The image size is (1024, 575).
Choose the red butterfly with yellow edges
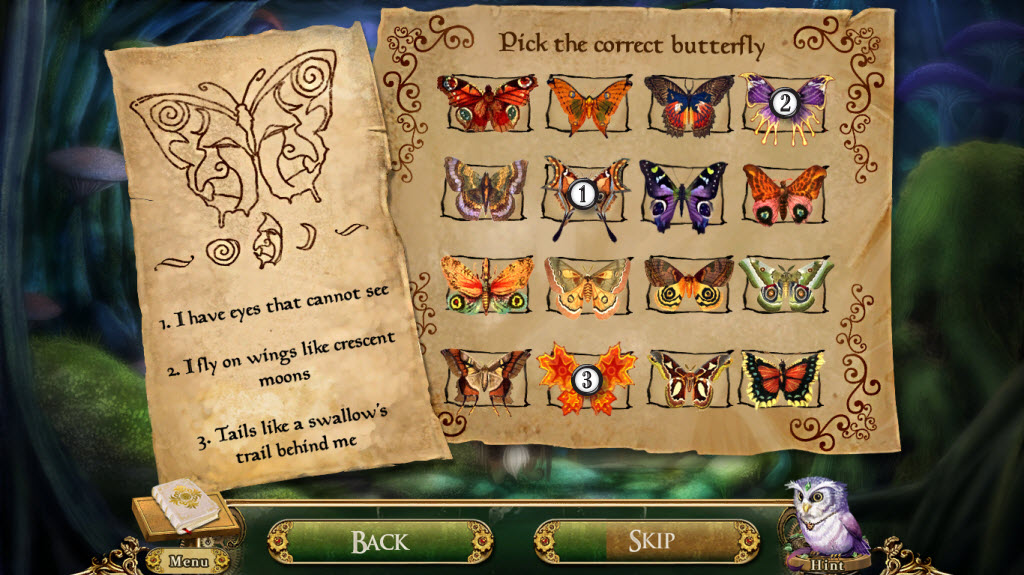coord(783,379)
